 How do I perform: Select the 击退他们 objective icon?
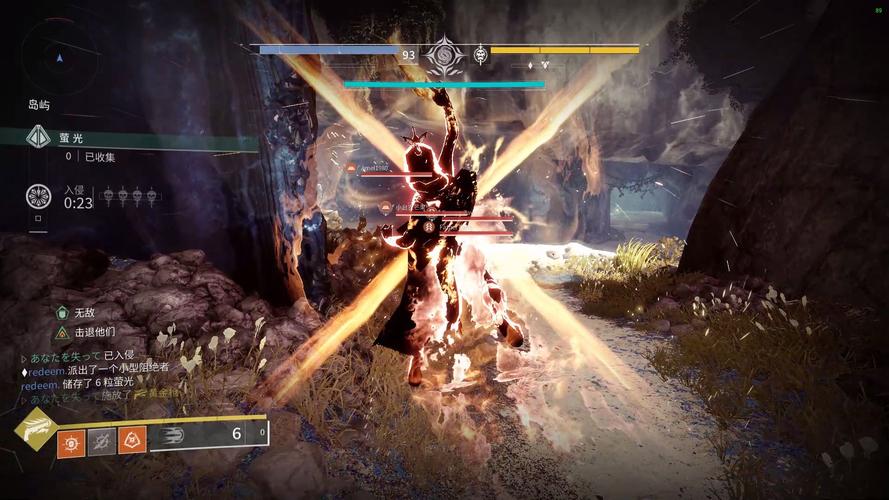63,332
